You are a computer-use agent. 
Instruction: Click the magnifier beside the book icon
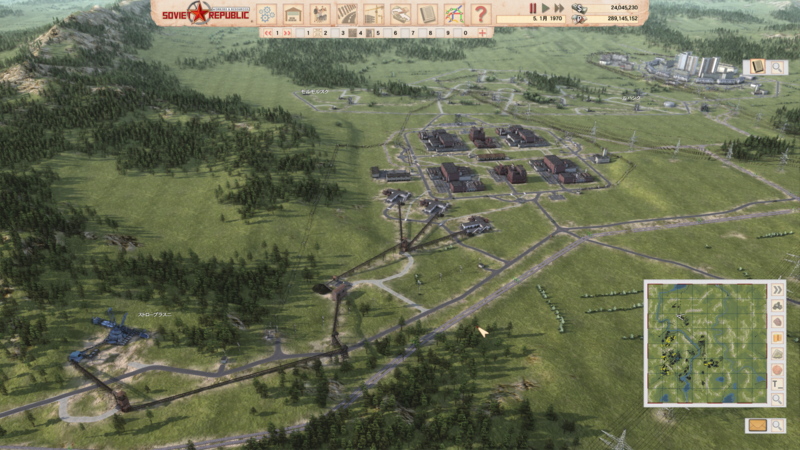(777, 67)
